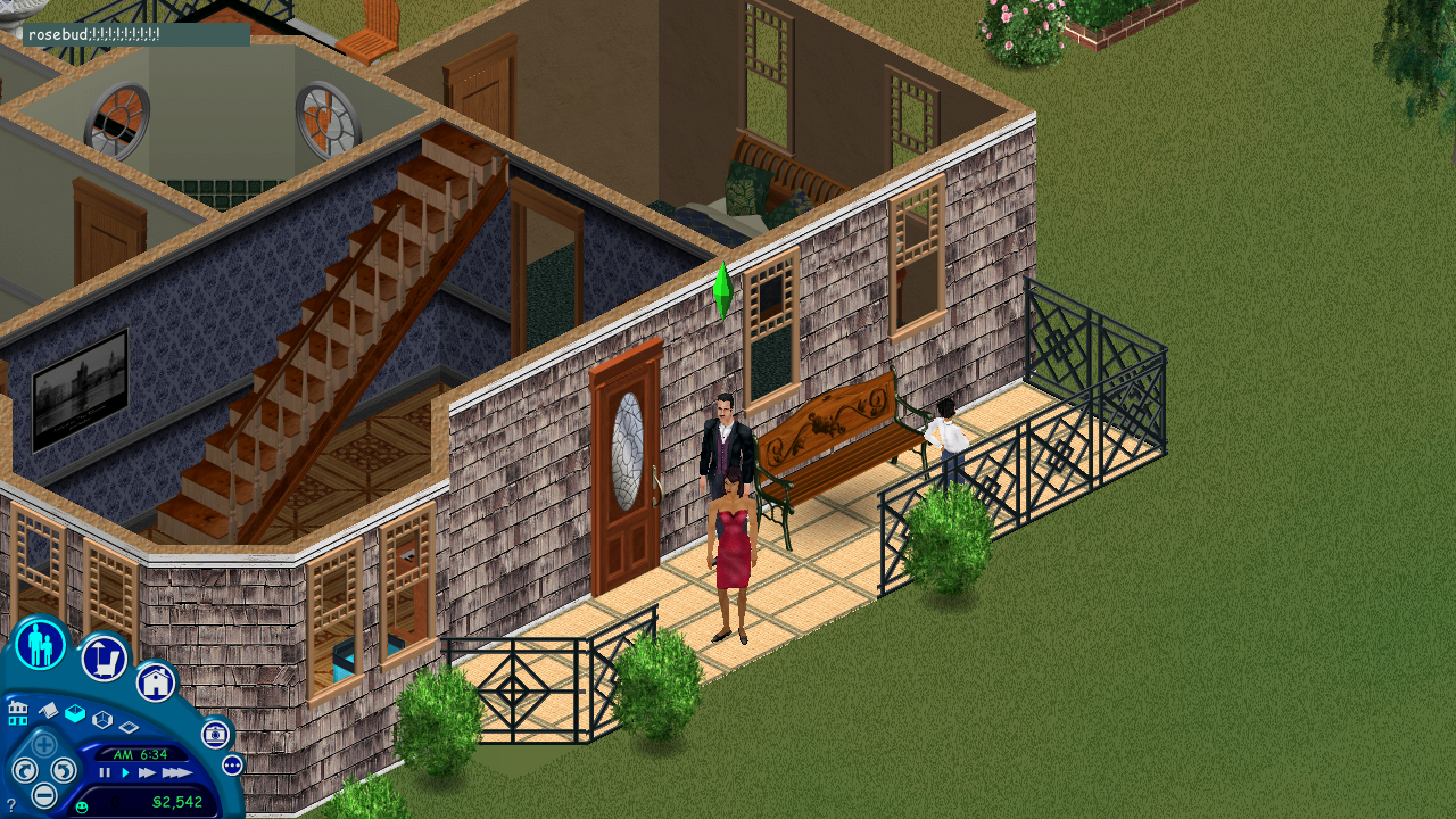
Task: Switch to Build mode
Action: pos(157,684)
